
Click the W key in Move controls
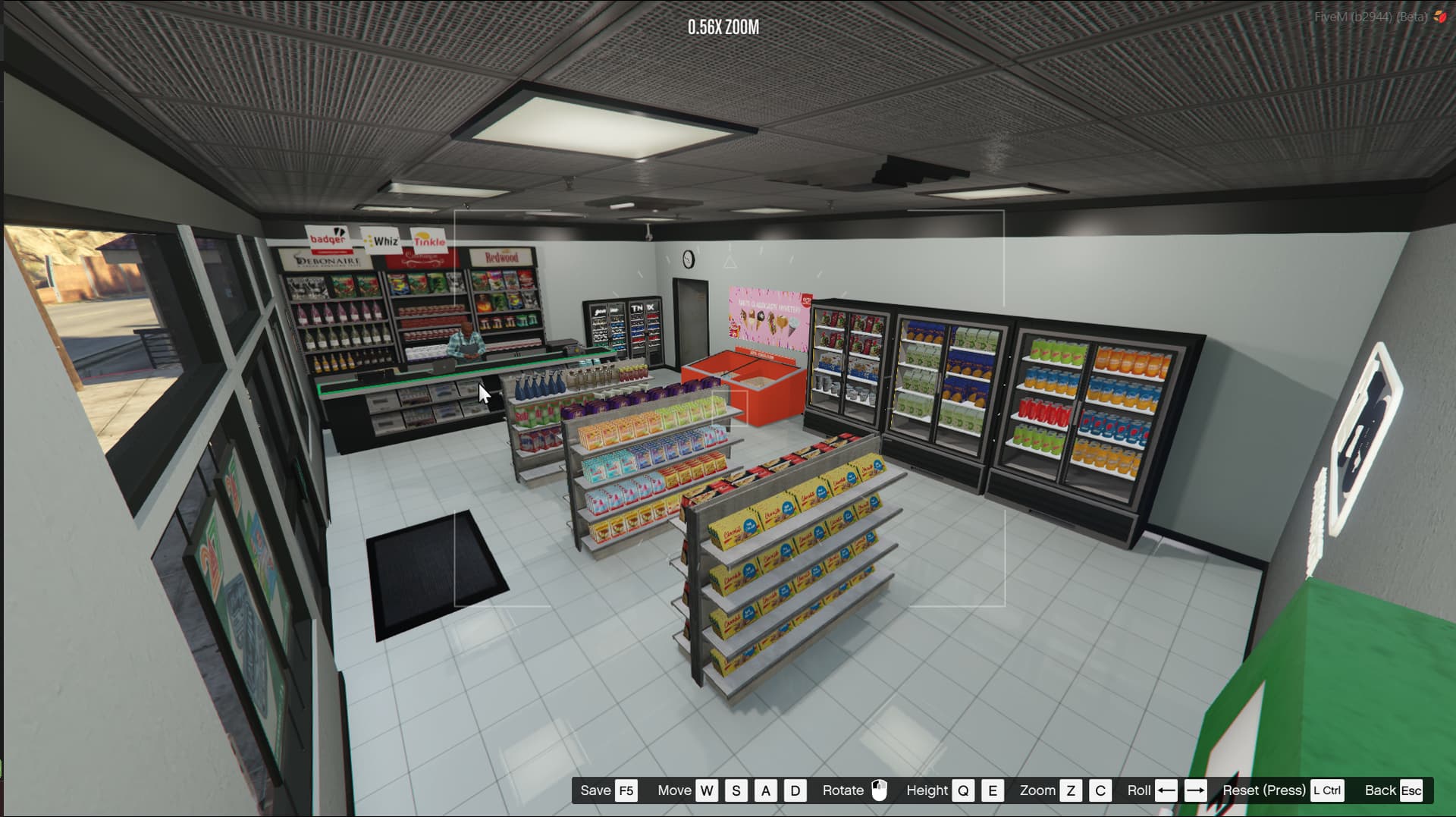click(707, 790)
